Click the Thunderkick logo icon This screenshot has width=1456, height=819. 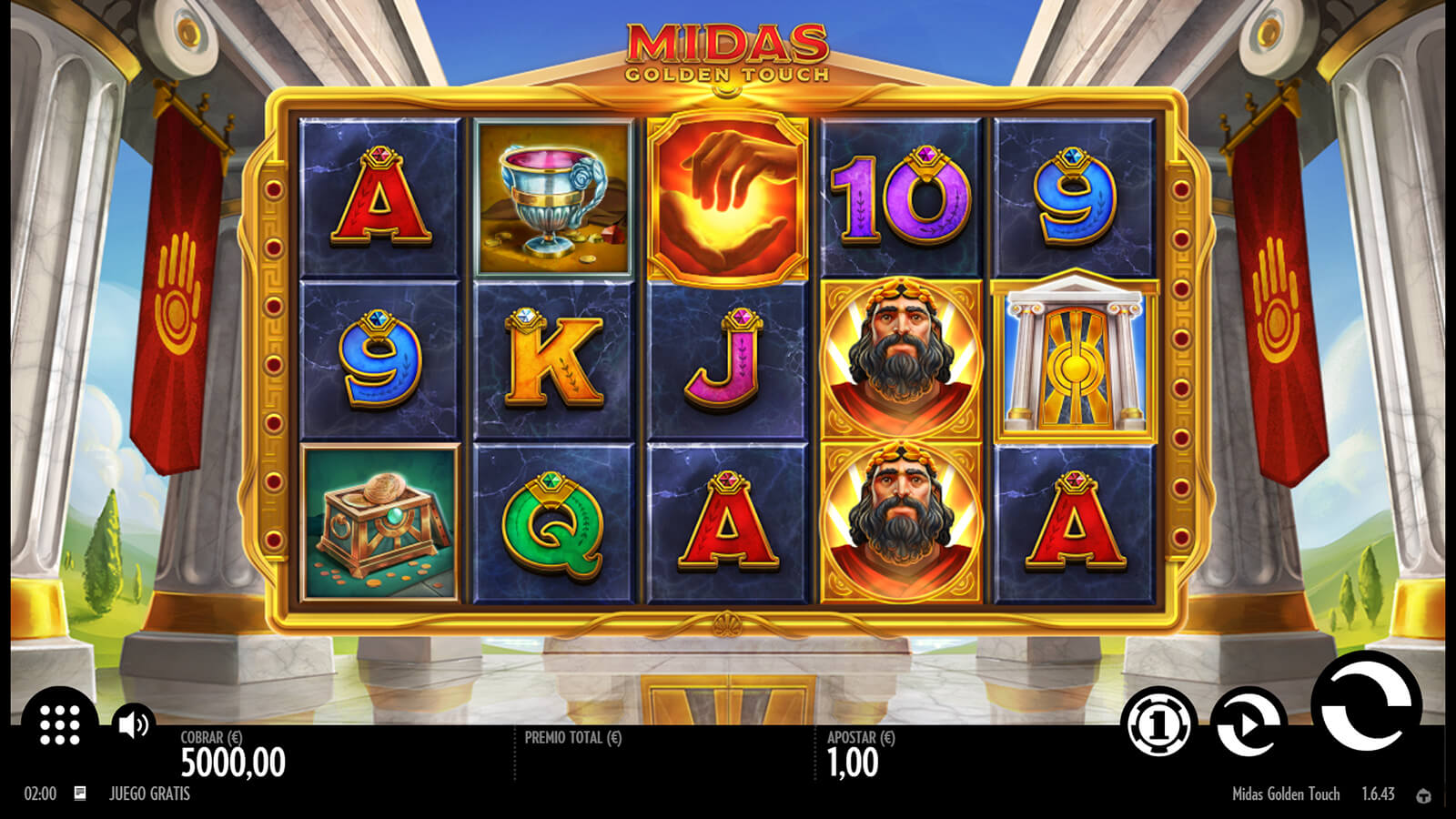coord(1424,795)
